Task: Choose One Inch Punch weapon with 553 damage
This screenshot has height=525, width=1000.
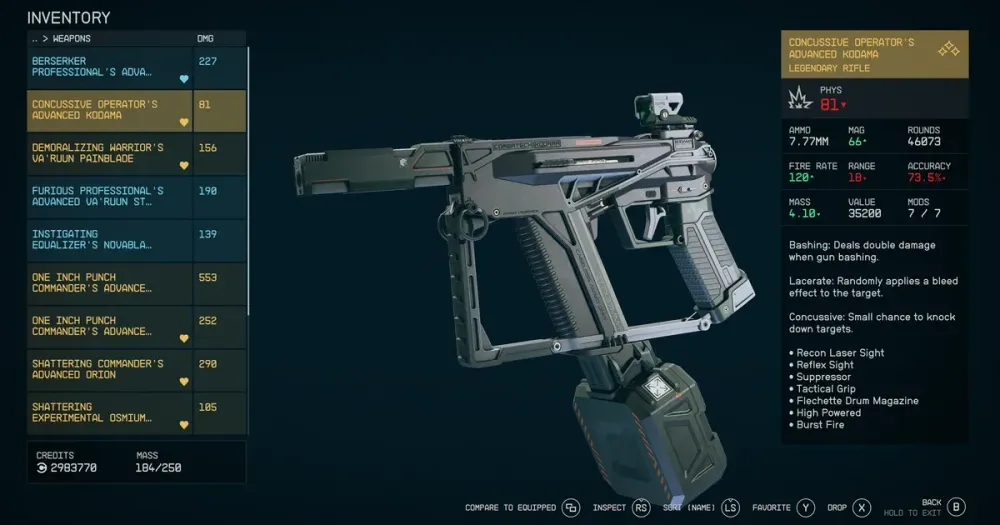Action: (110, 283)
